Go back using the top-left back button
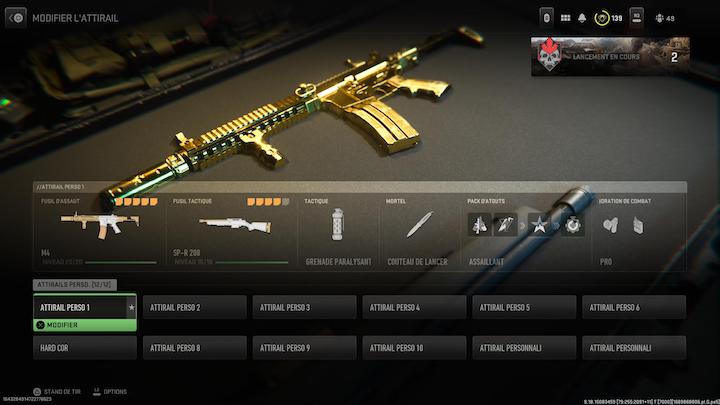The height and width of the screenshot is (405, 720). (16, 18)
